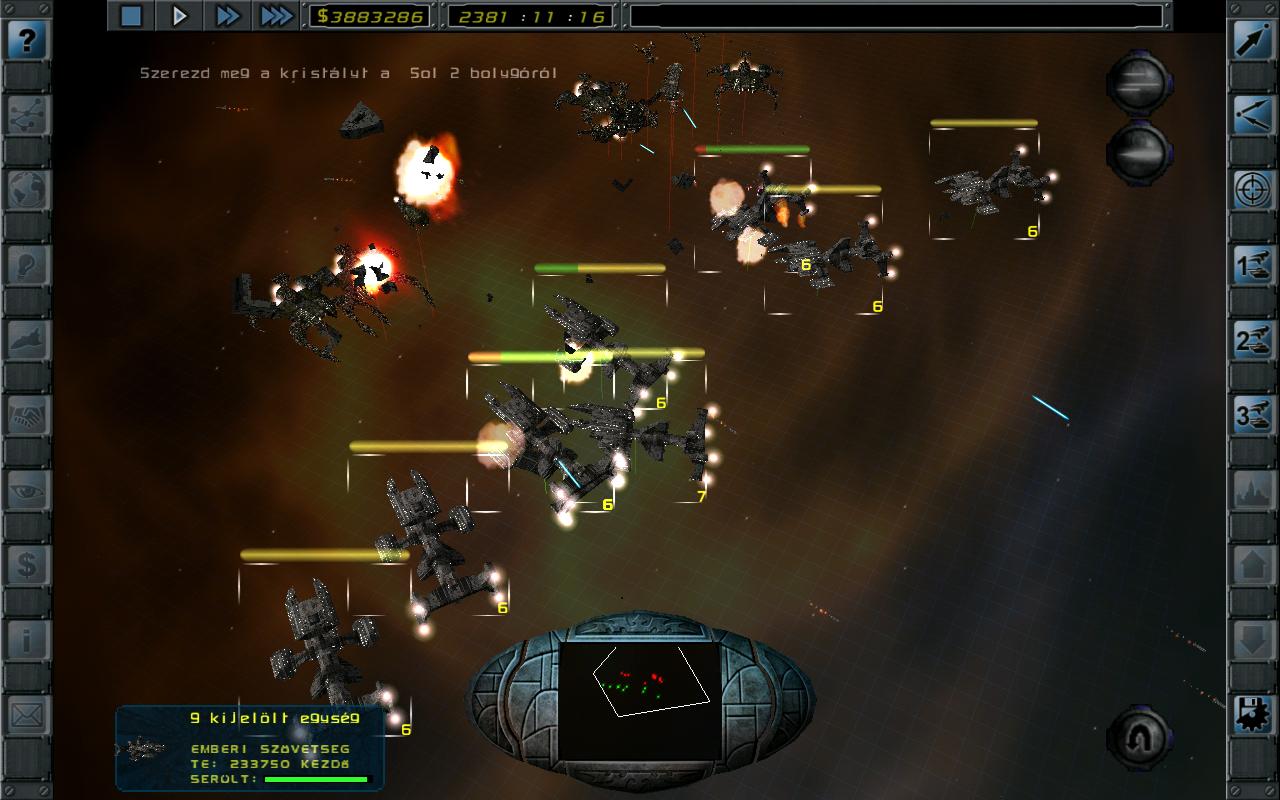The image size is (1280, 800).
Task: Select ship group 3
Action: click(x=1252, y=416)
